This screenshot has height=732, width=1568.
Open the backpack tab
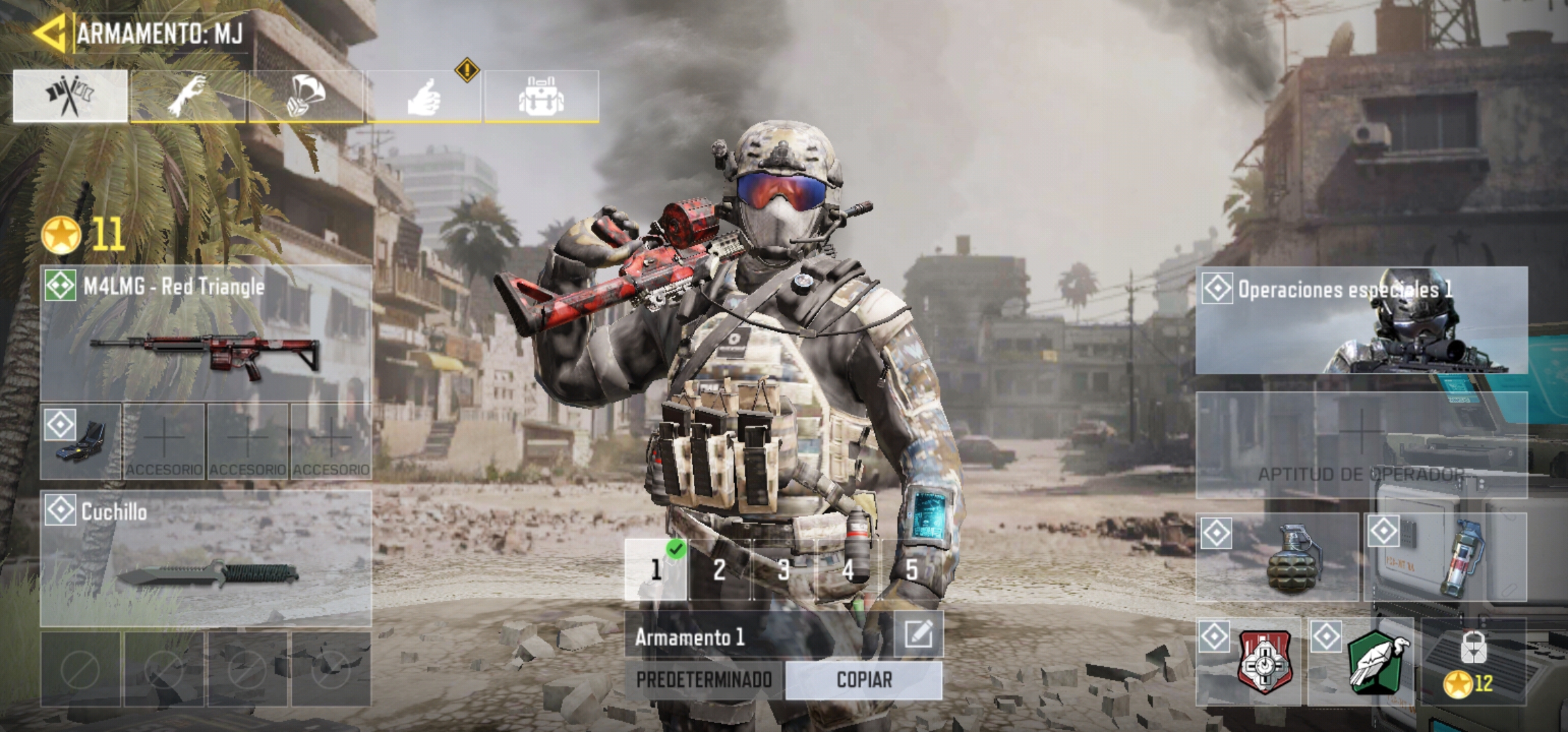coord(541,96)
